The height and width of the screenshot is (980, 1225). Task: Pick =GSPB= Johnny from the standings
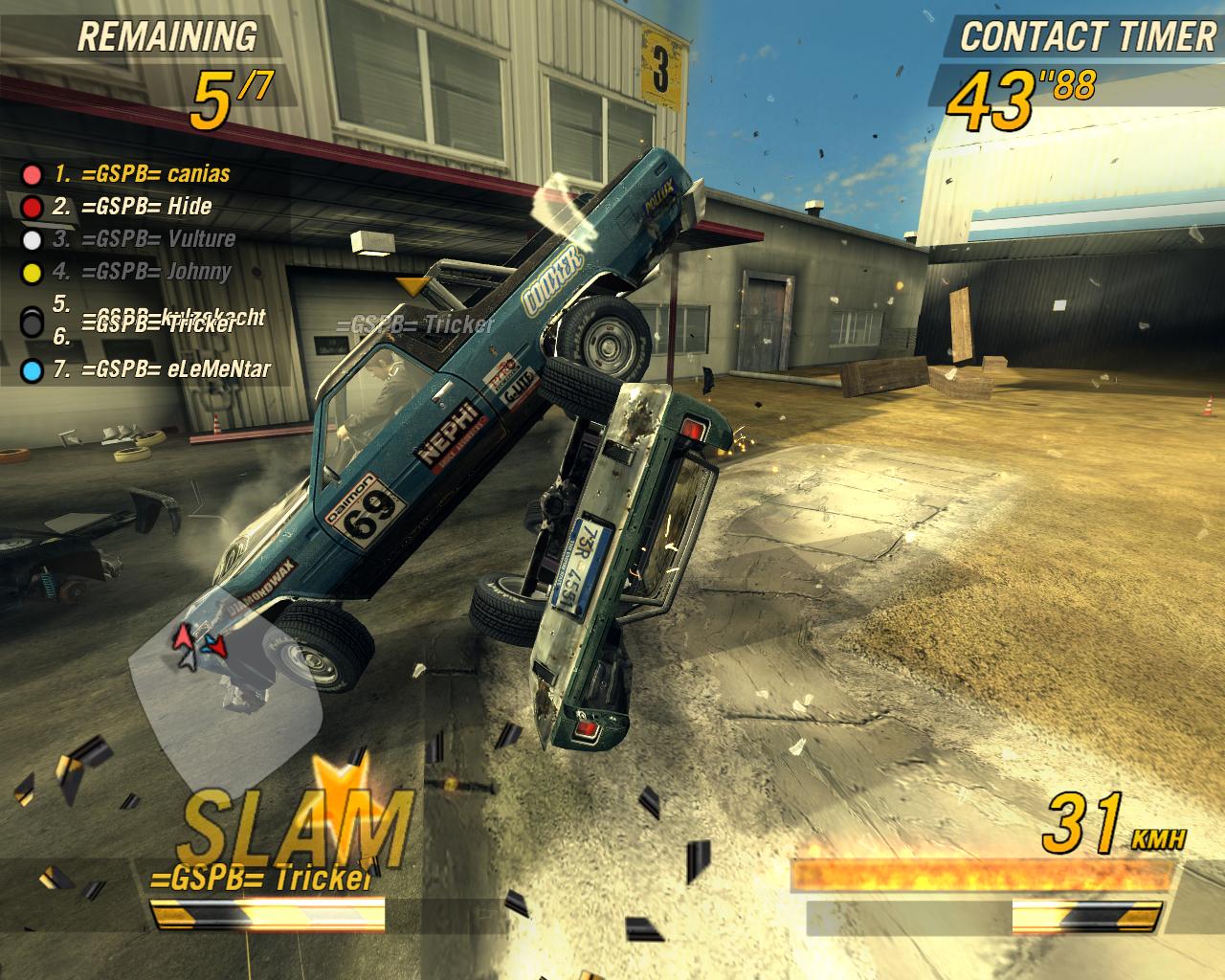tap(142, 272)
